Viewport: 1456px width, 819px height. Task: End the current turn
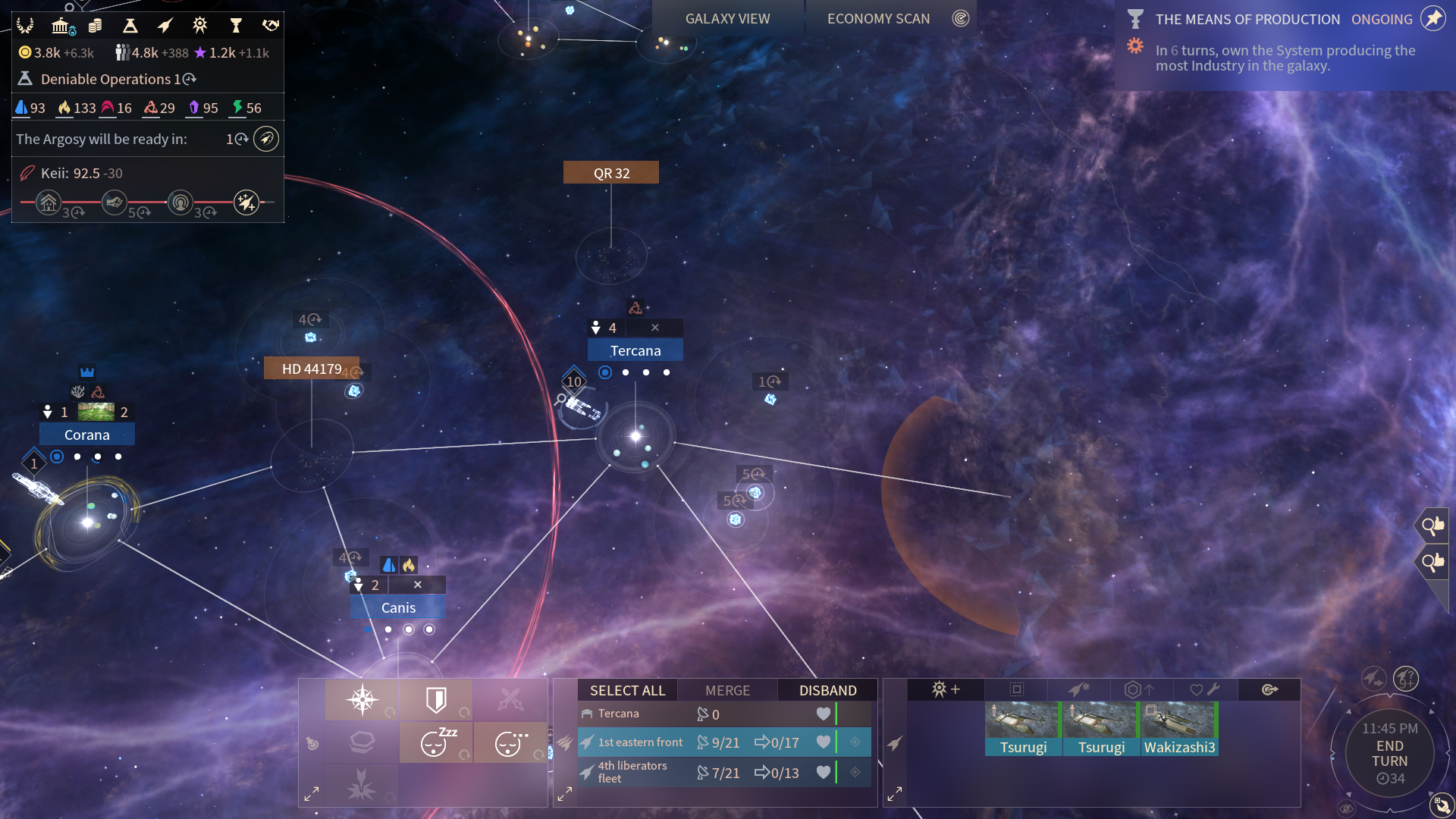click(1389, 754)
